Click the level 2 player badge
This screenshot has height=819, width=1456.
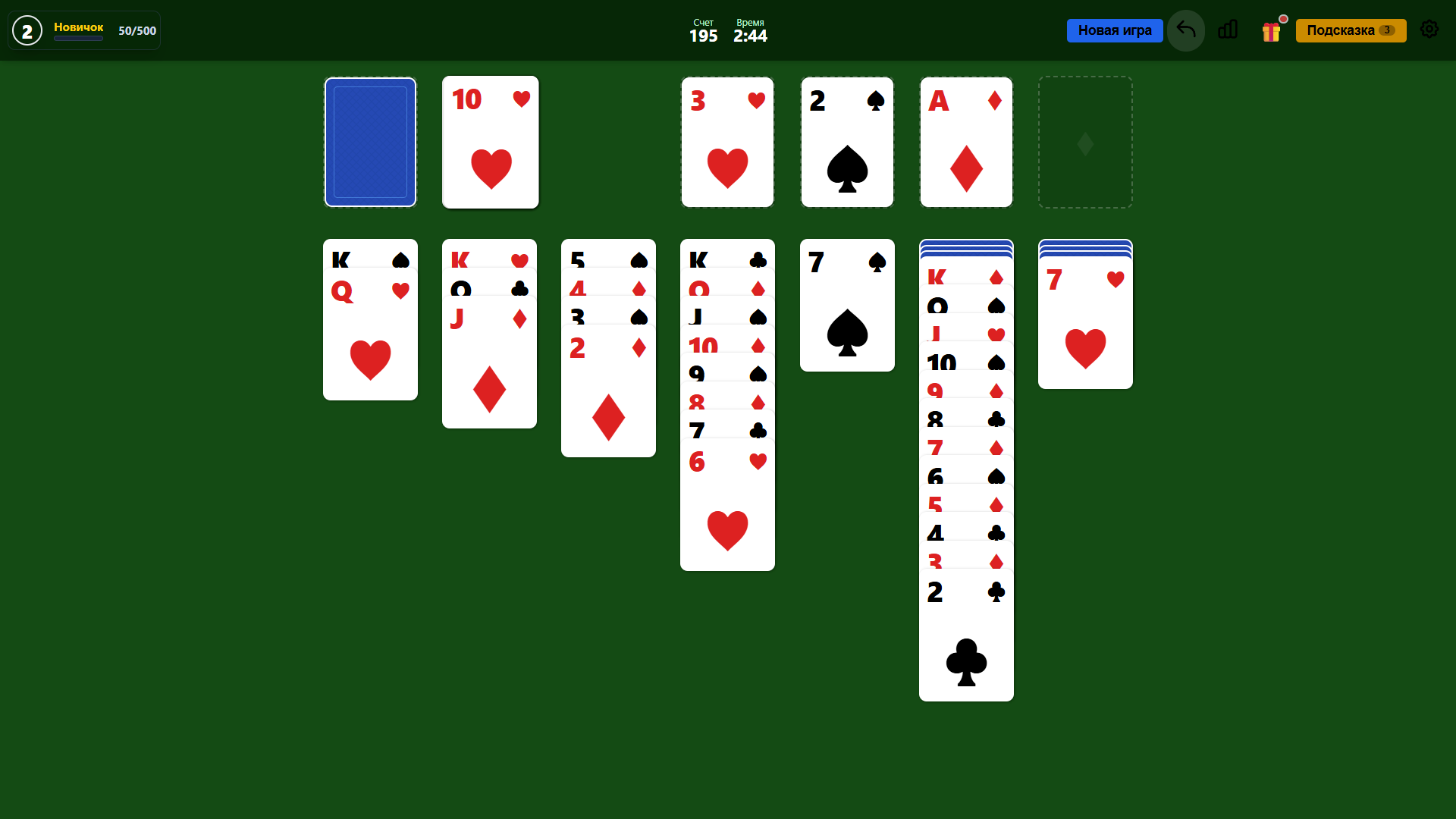(x=27, y=30)
